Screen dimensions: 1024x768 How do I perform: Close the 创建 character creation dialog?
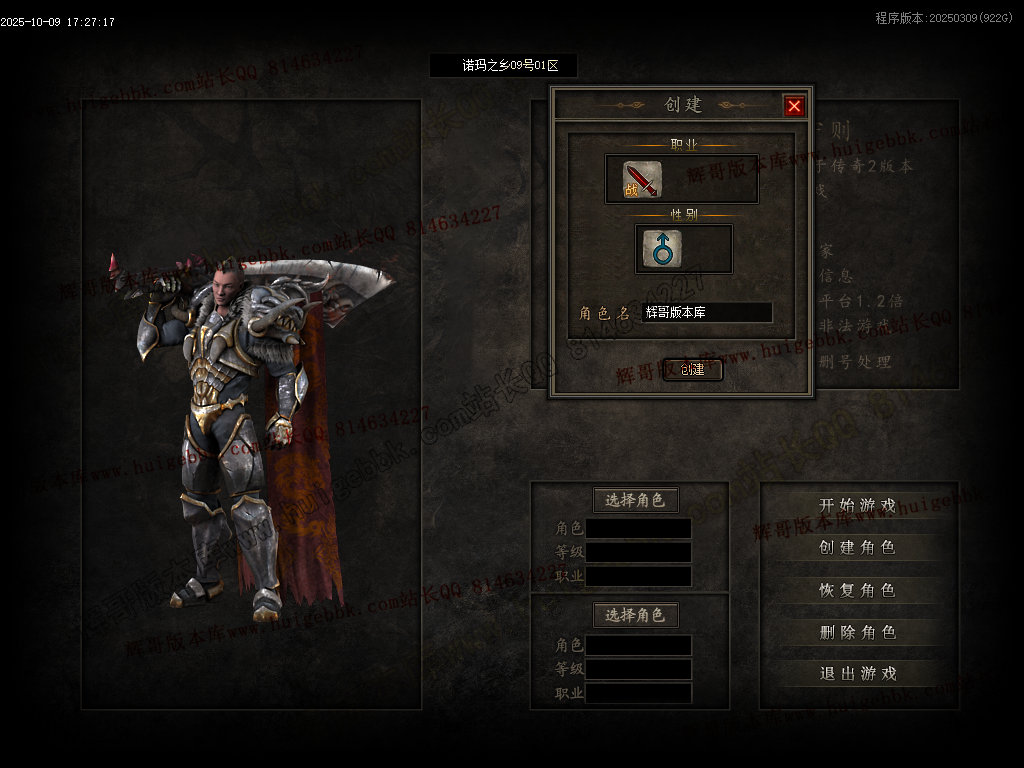pyautogui.click(x=794, y=106)
